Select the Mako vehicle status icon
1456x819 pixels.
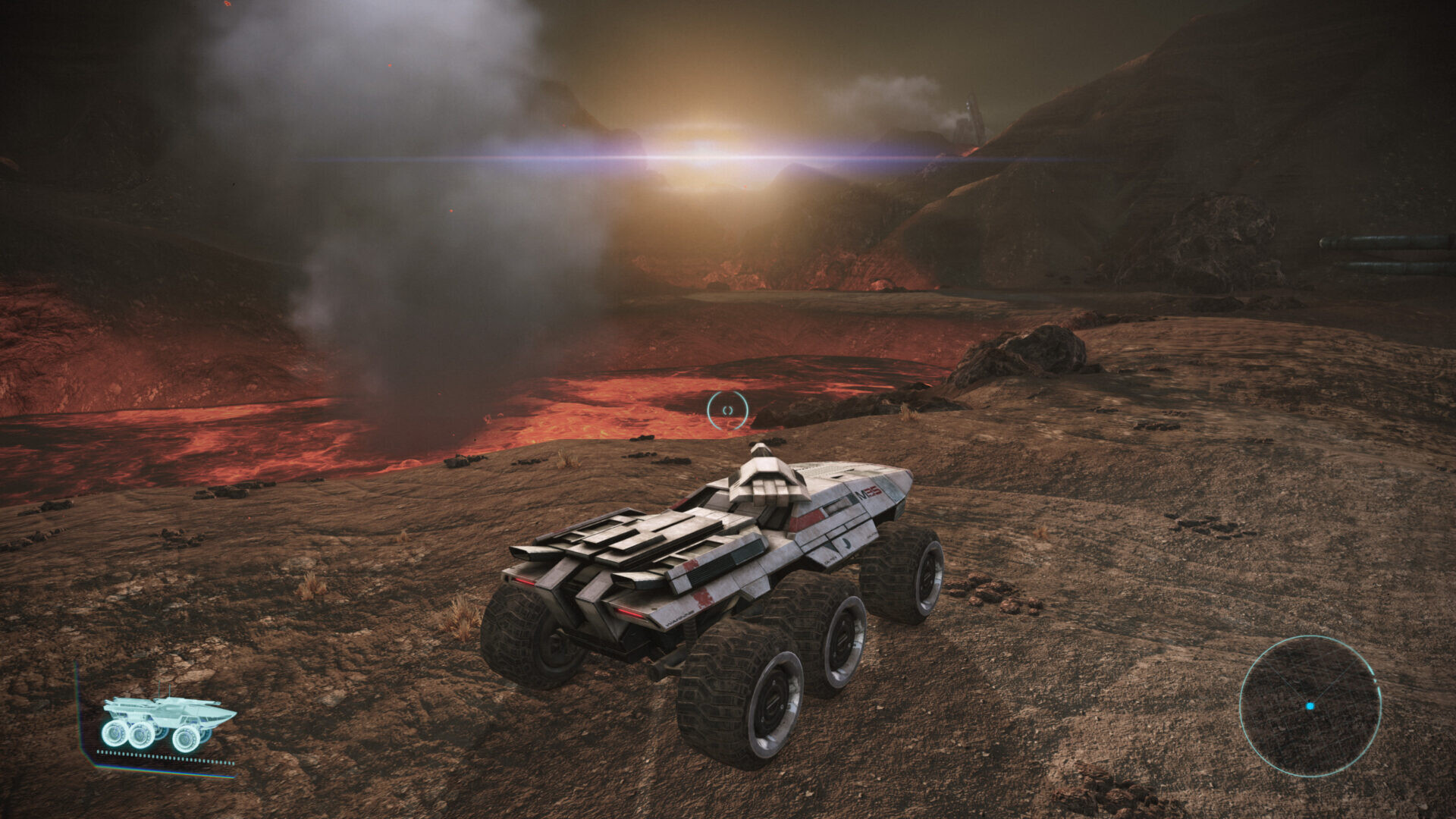click(168, 723)
